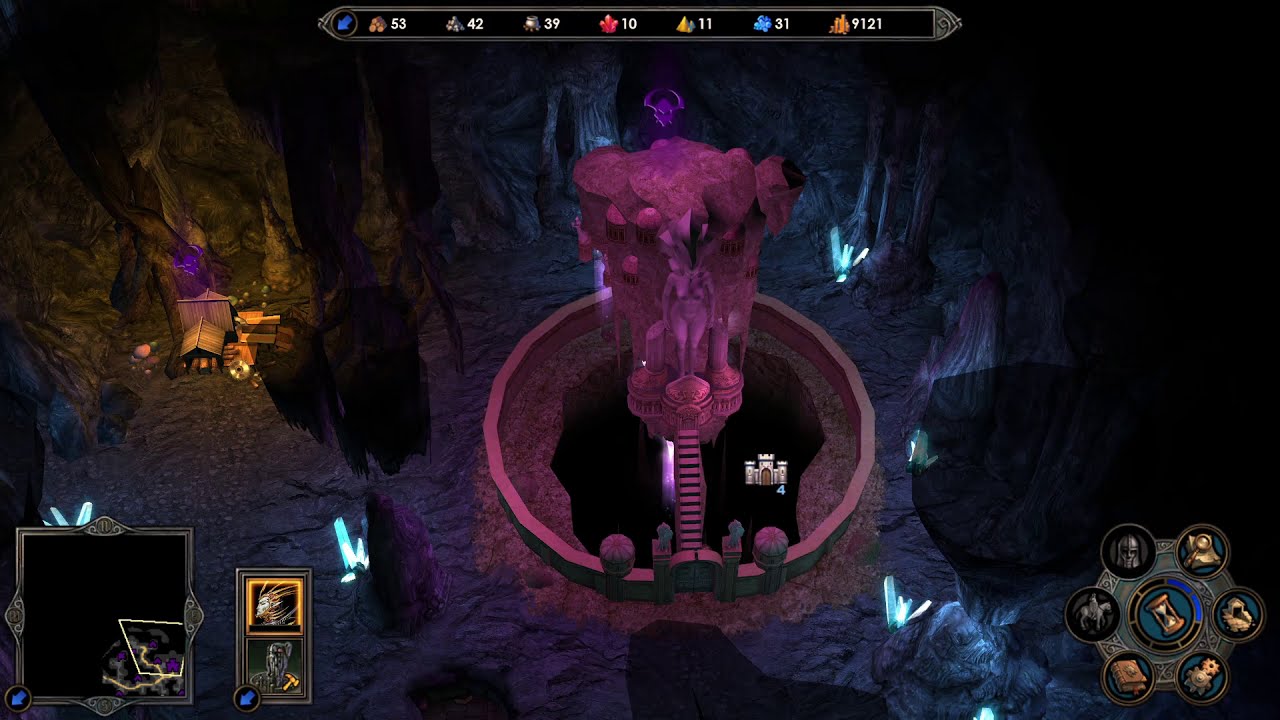This screenshot has width=1280, height=720.
Task: Collapse the resource bar with blue arrow
Action: 344,24
